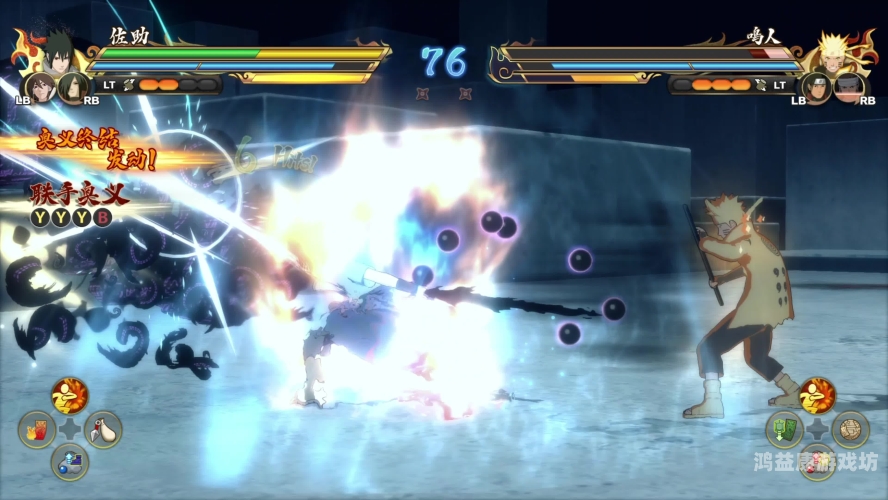Select the RB long-haired support portrait beside Sasuke

[72, 87]
